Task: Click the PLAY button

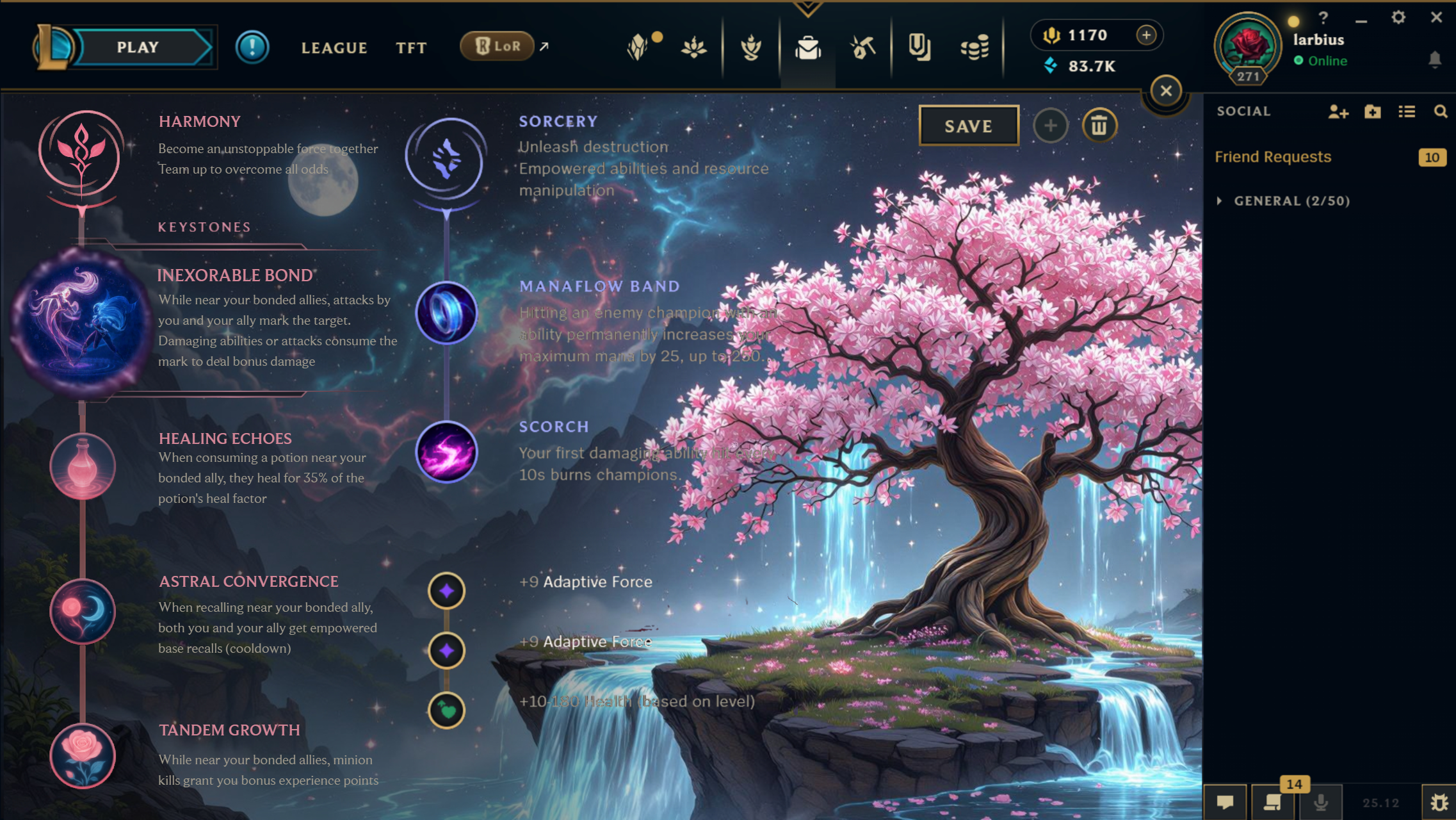Action: (138, 47)
